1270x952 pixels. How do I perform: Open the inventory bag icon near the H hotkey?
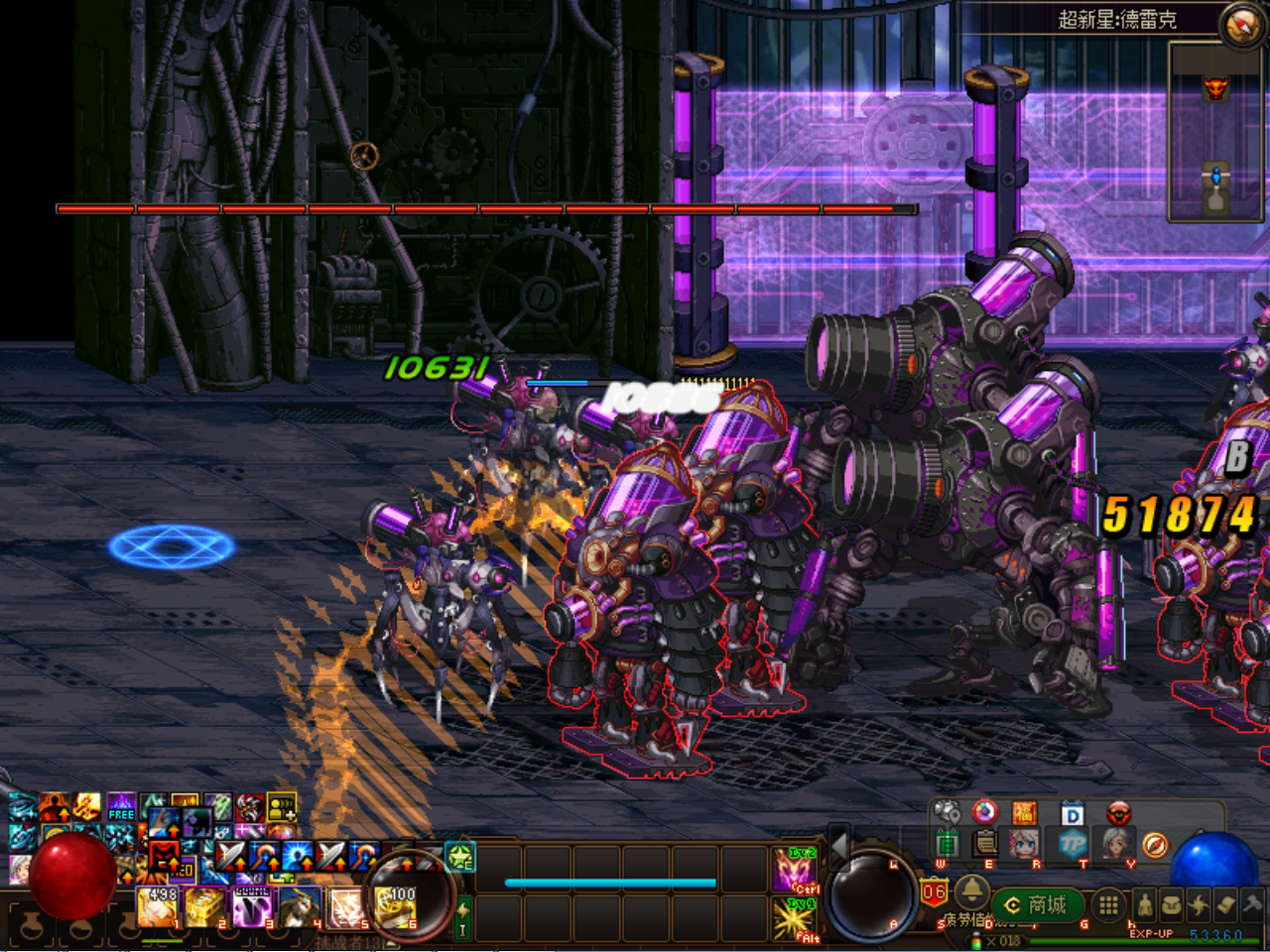1172,904
